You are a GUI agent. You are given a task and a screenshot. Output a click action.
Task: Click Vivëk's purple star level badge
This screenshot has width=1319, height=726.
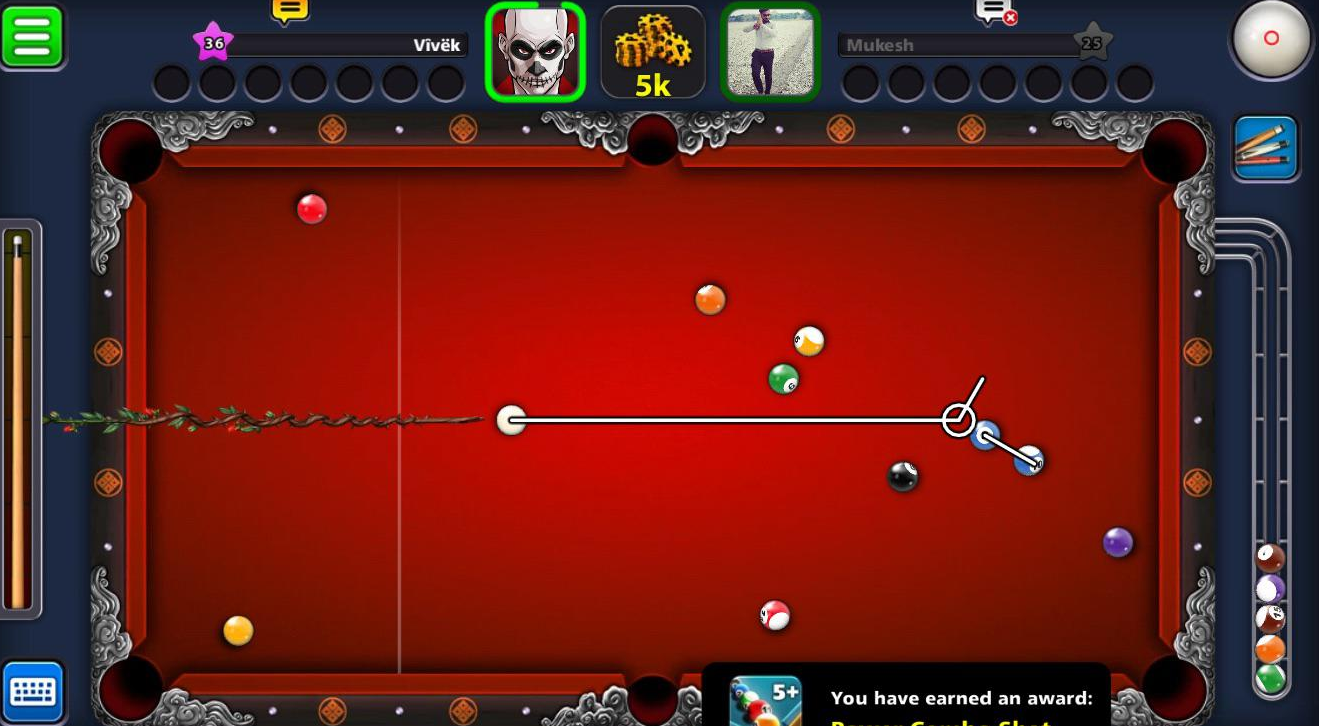tap(213, 42)
